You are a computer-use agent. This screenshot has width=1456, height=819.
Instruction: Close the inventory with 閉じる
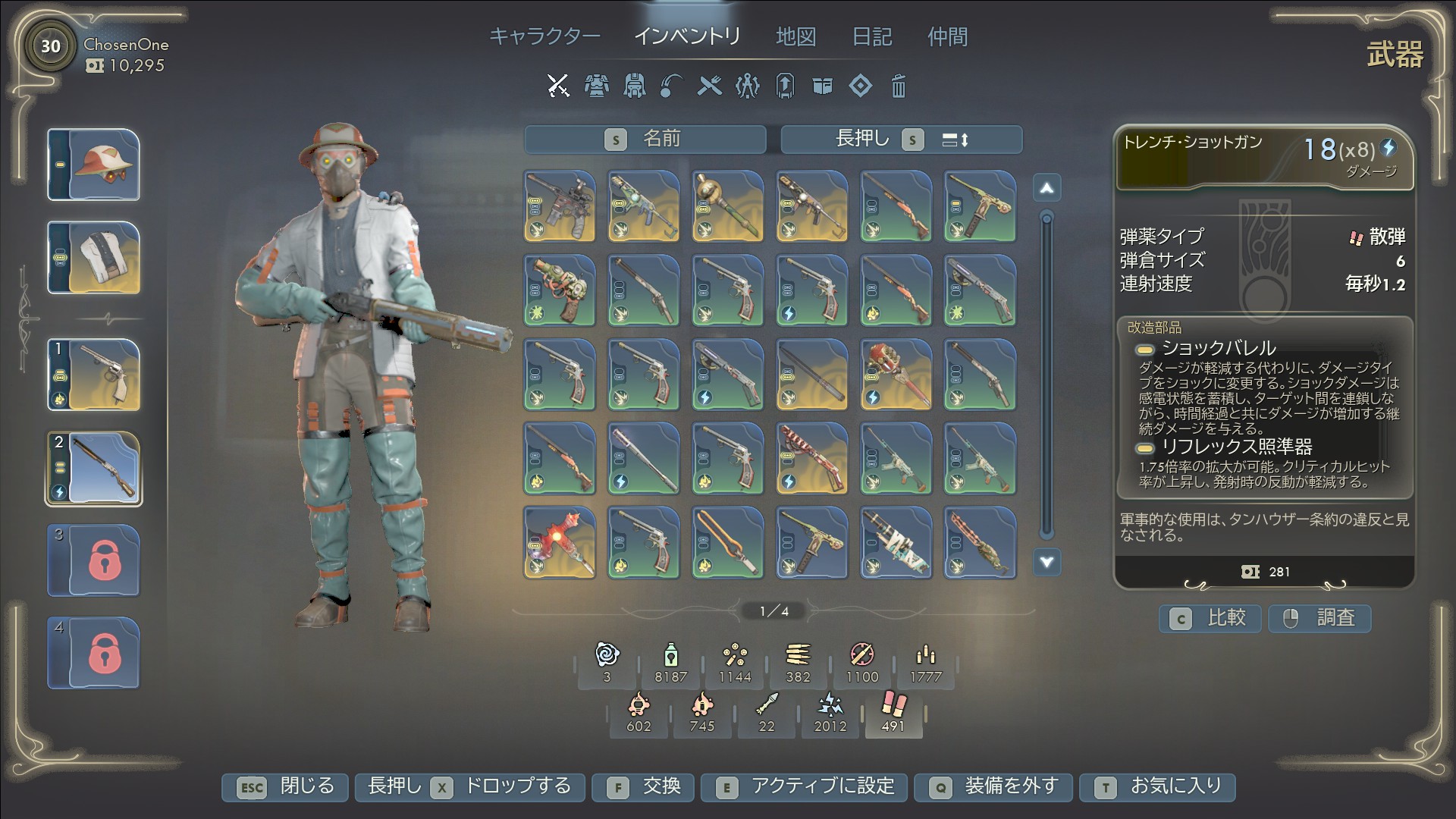(x=285, y=787)
